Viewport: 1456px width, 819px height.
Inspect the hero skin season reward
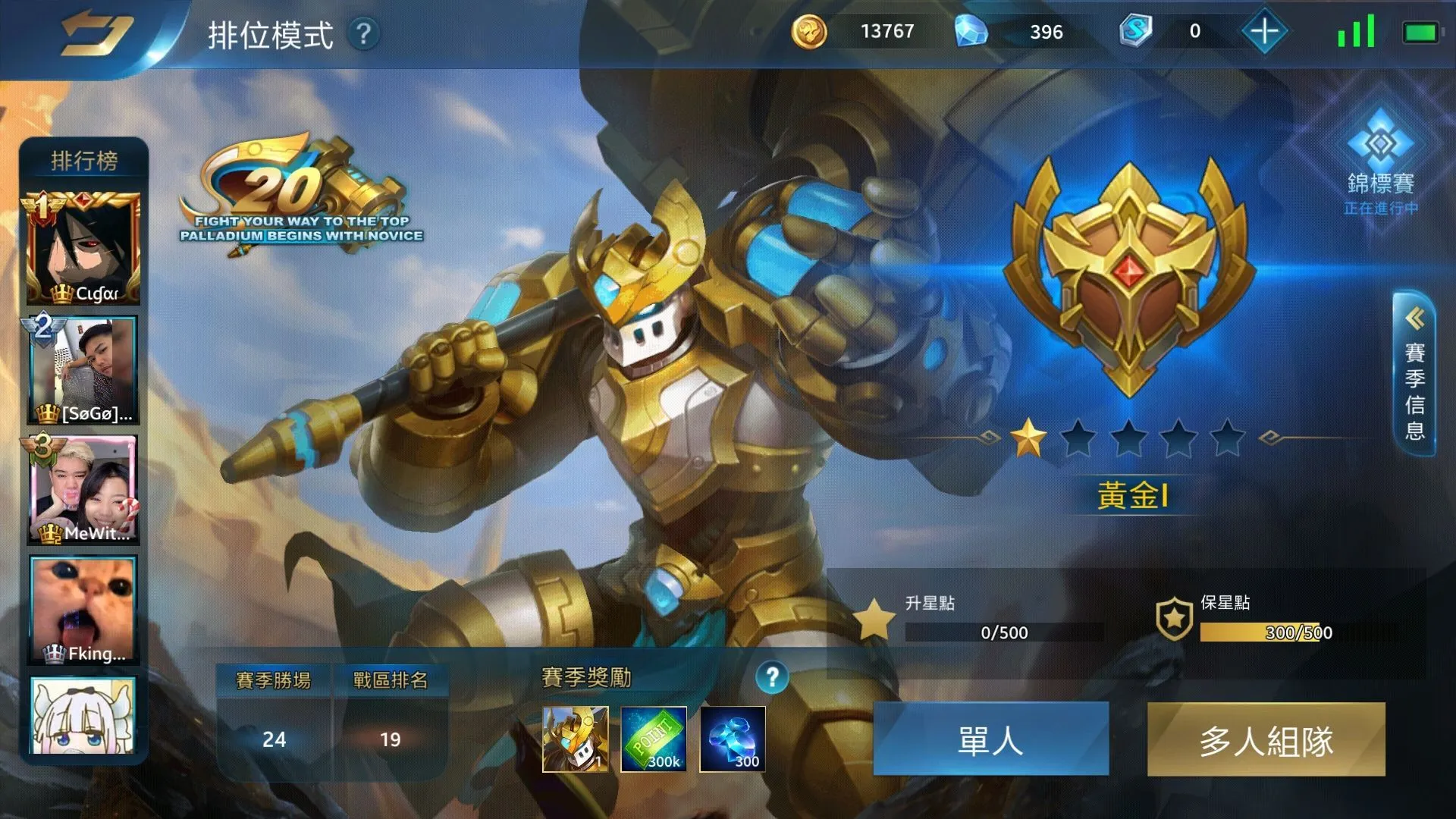pyautogui.click(x=576, y=739)
